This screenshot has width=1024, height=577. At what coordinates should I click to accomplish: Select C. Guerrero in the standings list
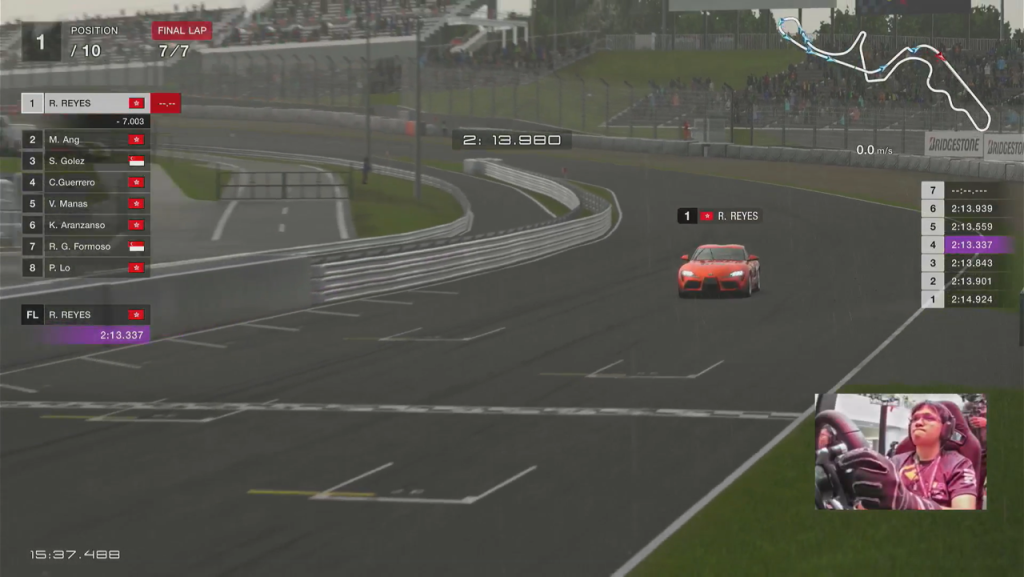[86, 182]
